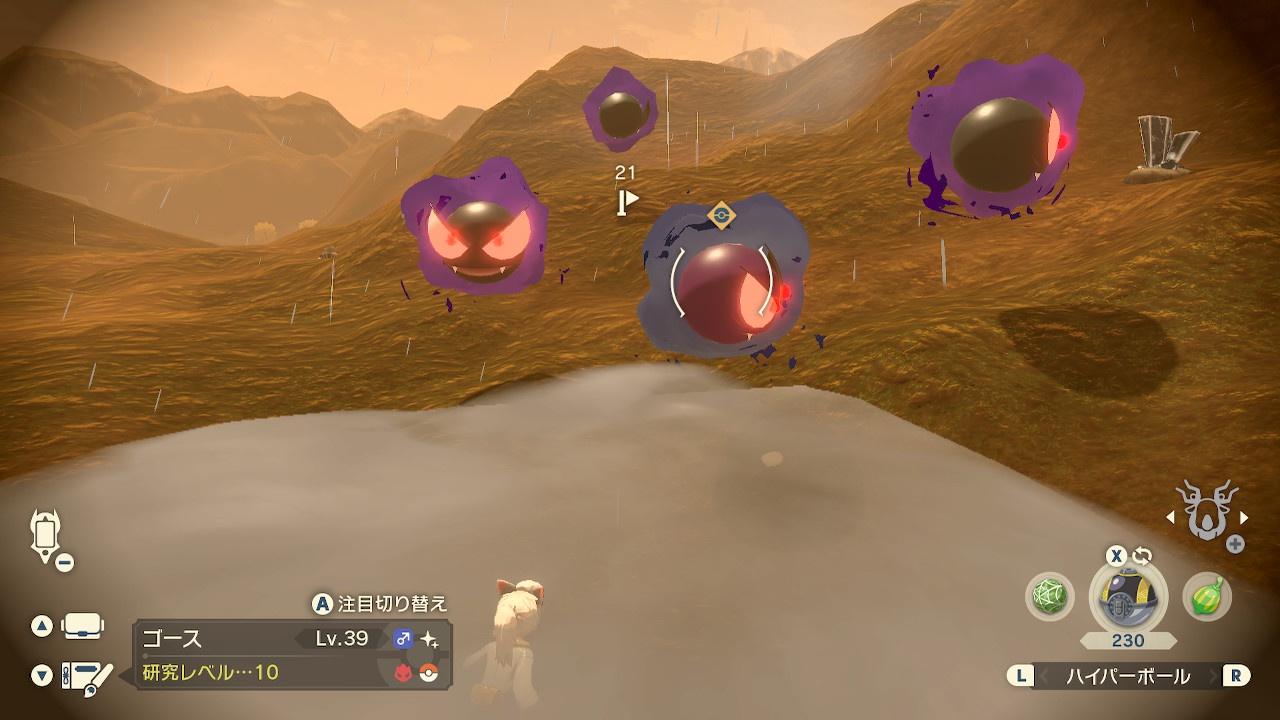
Task: Switch ride Pokémon with the left arrow
Action: 1168,518
